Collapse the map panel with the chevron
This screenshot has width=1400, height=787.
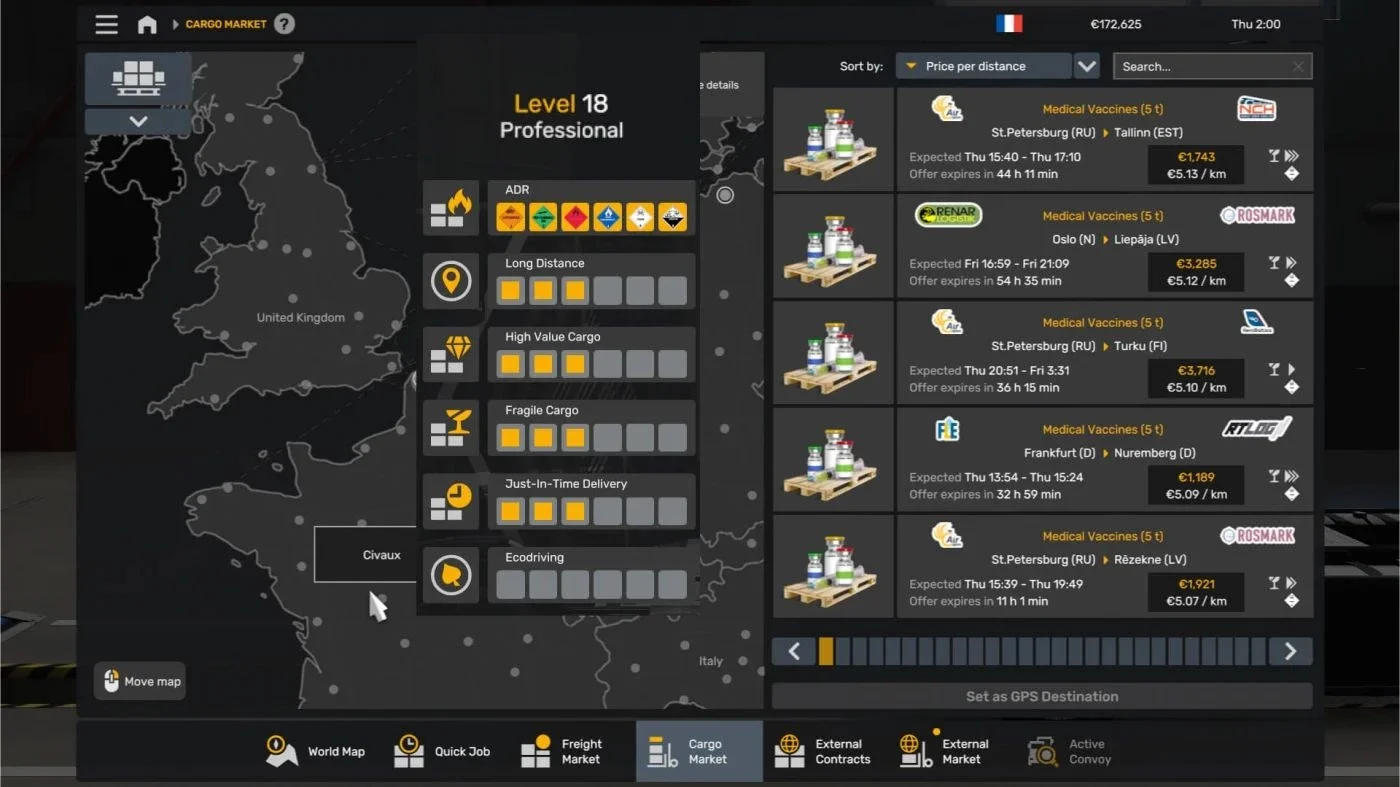[x=137, y=121]
